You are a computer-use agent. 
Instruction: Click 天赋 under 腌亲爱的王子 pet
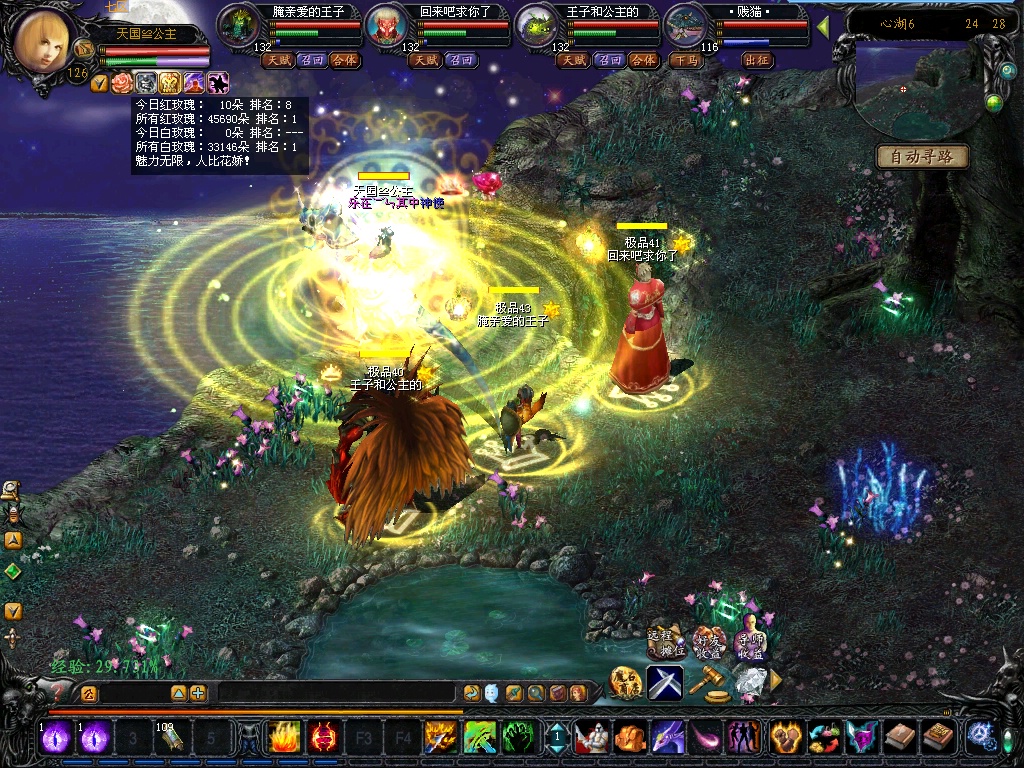pyautogui.click(x=278, y=60)
